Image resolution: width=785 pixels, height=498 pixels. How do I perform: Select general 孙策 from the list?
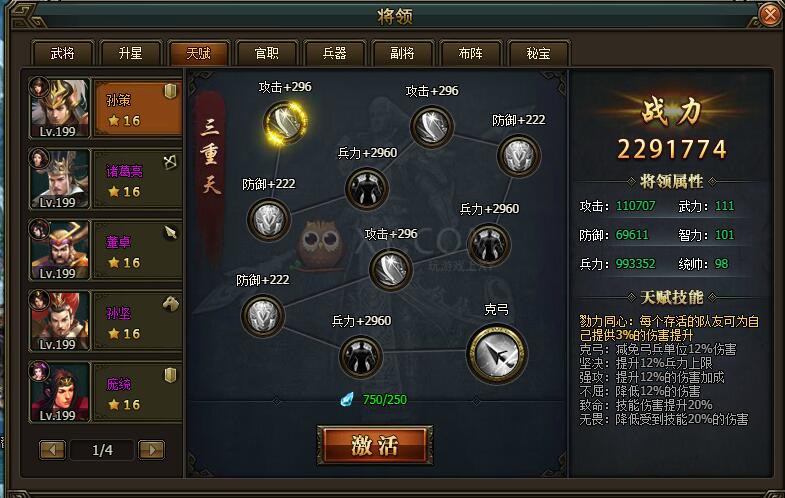tap(105, 109)
